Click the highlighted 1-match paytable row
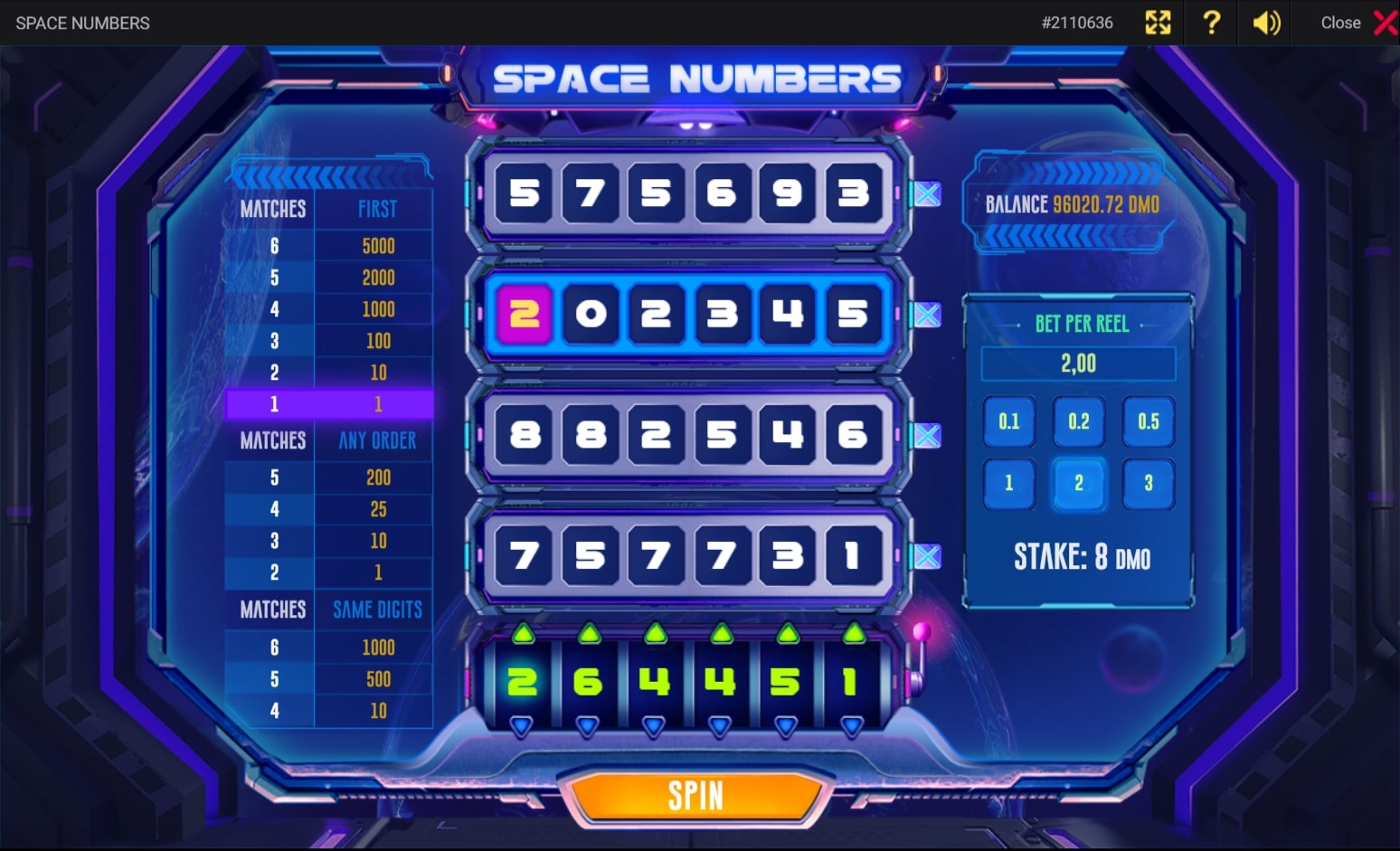1400x851 pixels. tap(329, 404)
